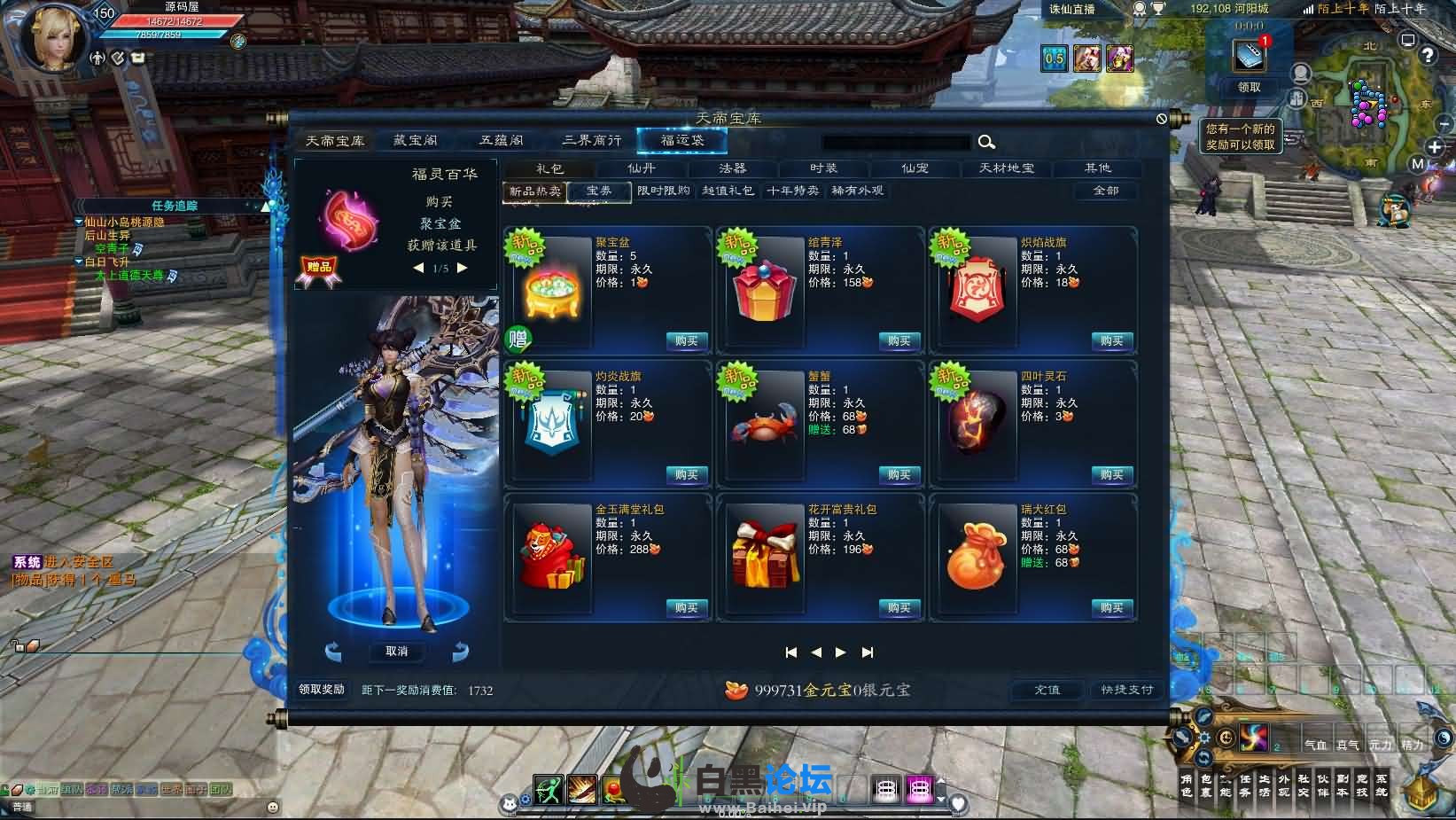Claim reward with 领取奖励 button
This screenshot has height=820, width=1456.
point(322,690)
